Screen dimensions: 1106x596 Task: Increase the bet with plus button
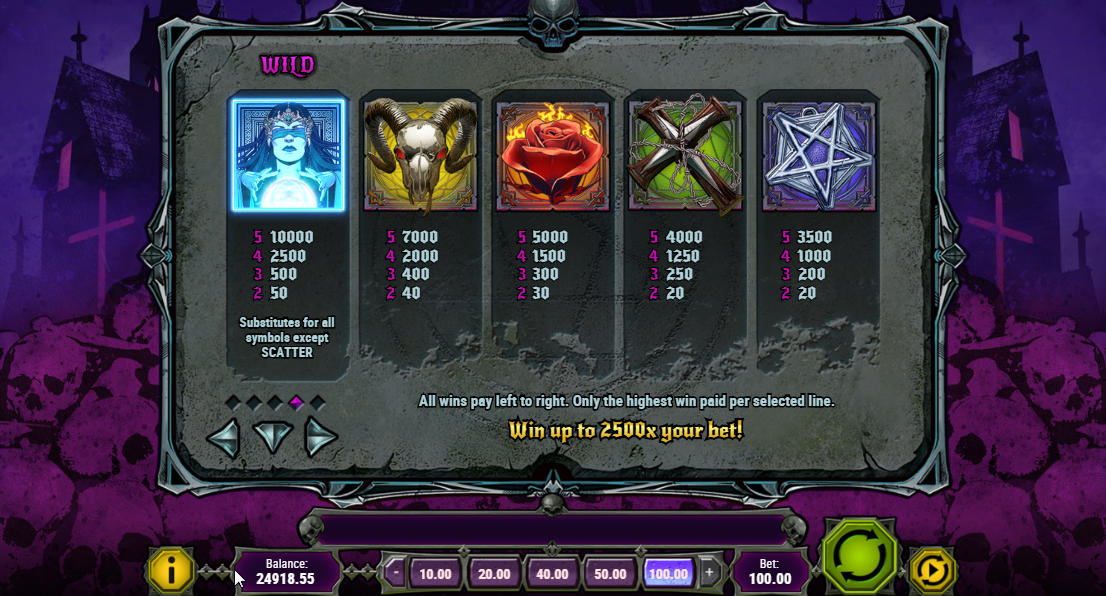pos(709,573)
